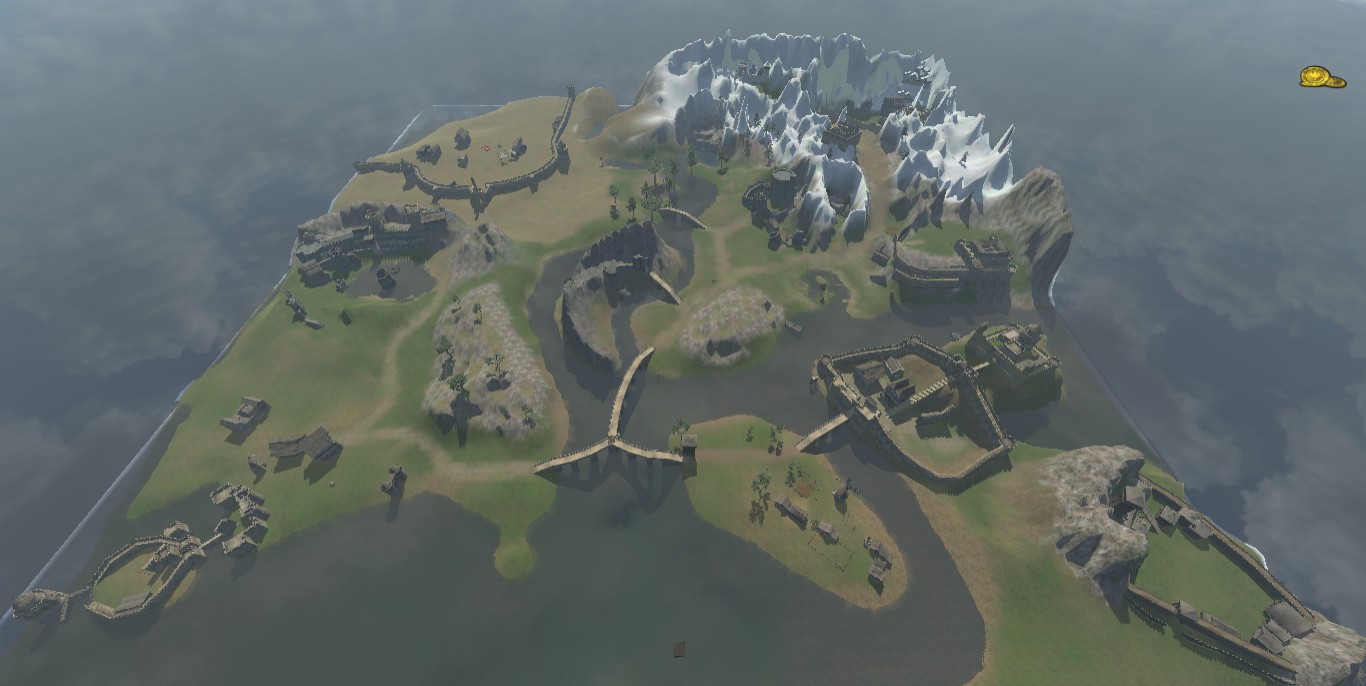Click the gold coins icon

1321,77
